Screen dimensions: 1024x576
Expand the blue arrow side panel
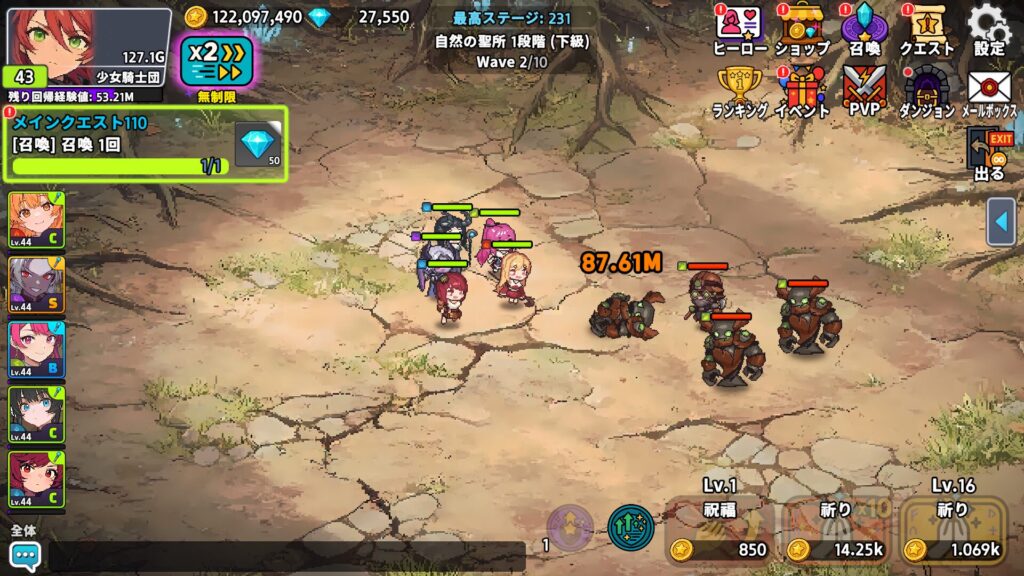pyautogui.click(x=1001, y=222)
